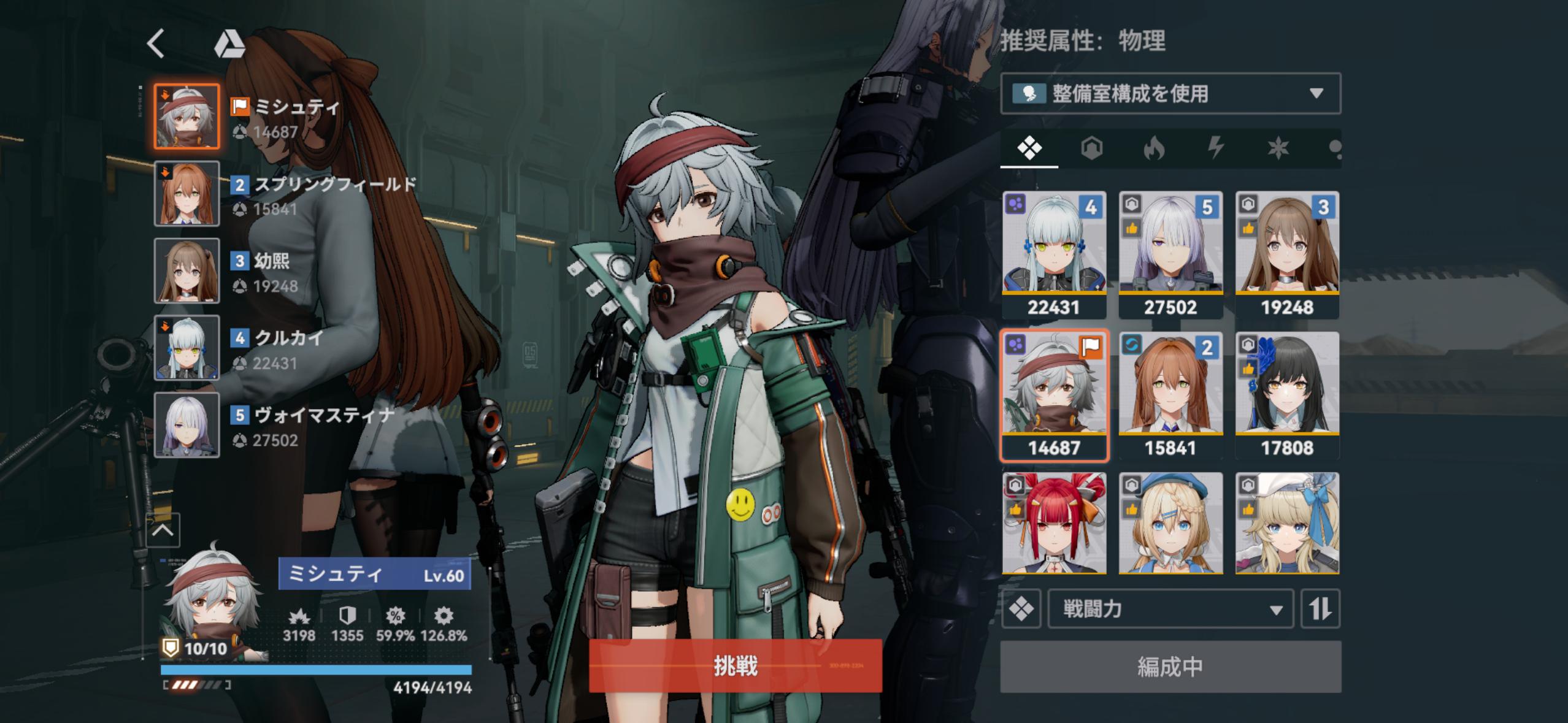1568x723 pixels.
Task: Select the 22431 power character card
Action: [x=1054, y=254]
